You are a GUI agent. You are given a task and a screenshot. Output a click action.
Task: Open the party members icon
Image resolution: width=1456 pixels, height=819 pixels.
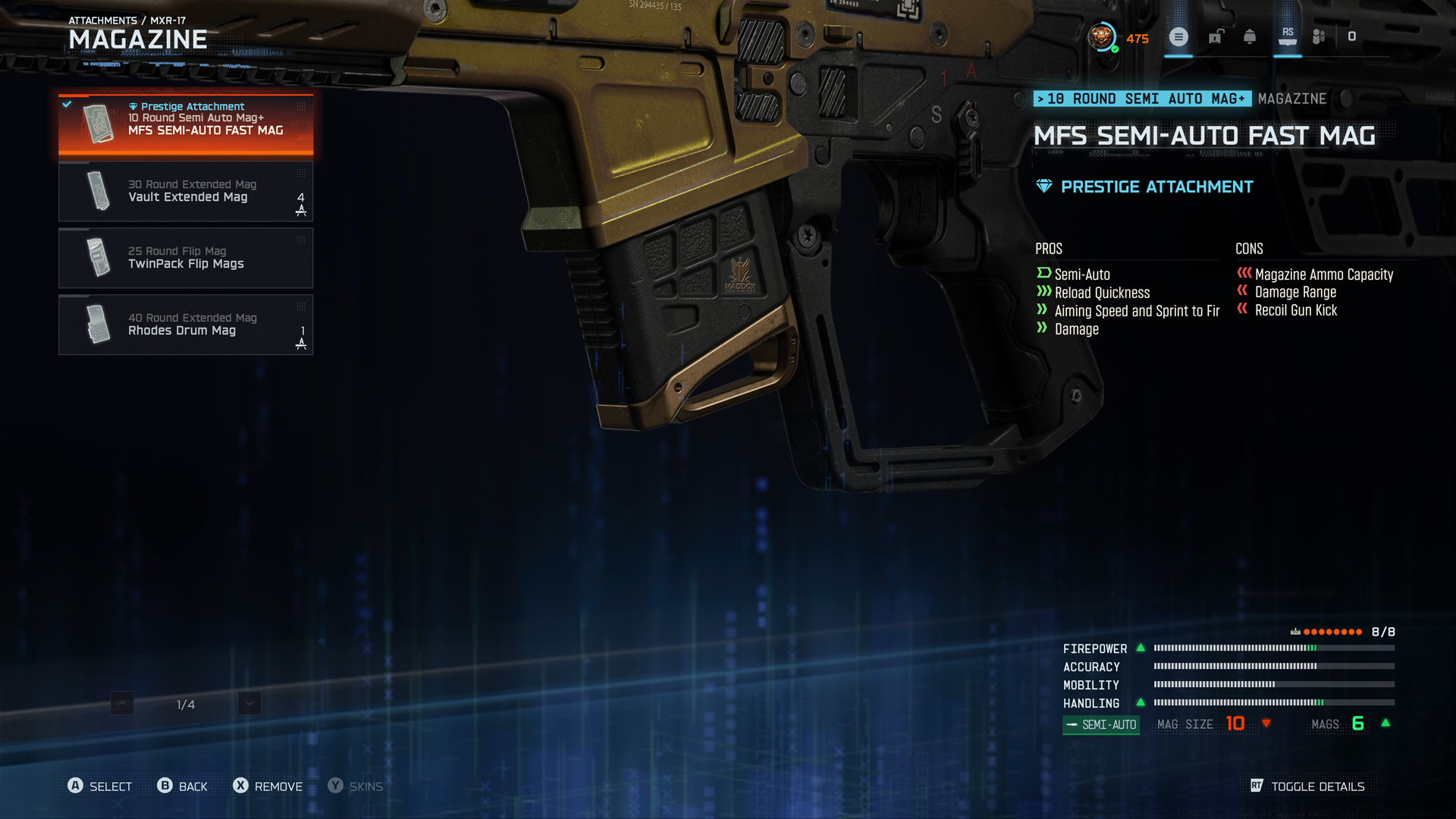[1319, 36]
